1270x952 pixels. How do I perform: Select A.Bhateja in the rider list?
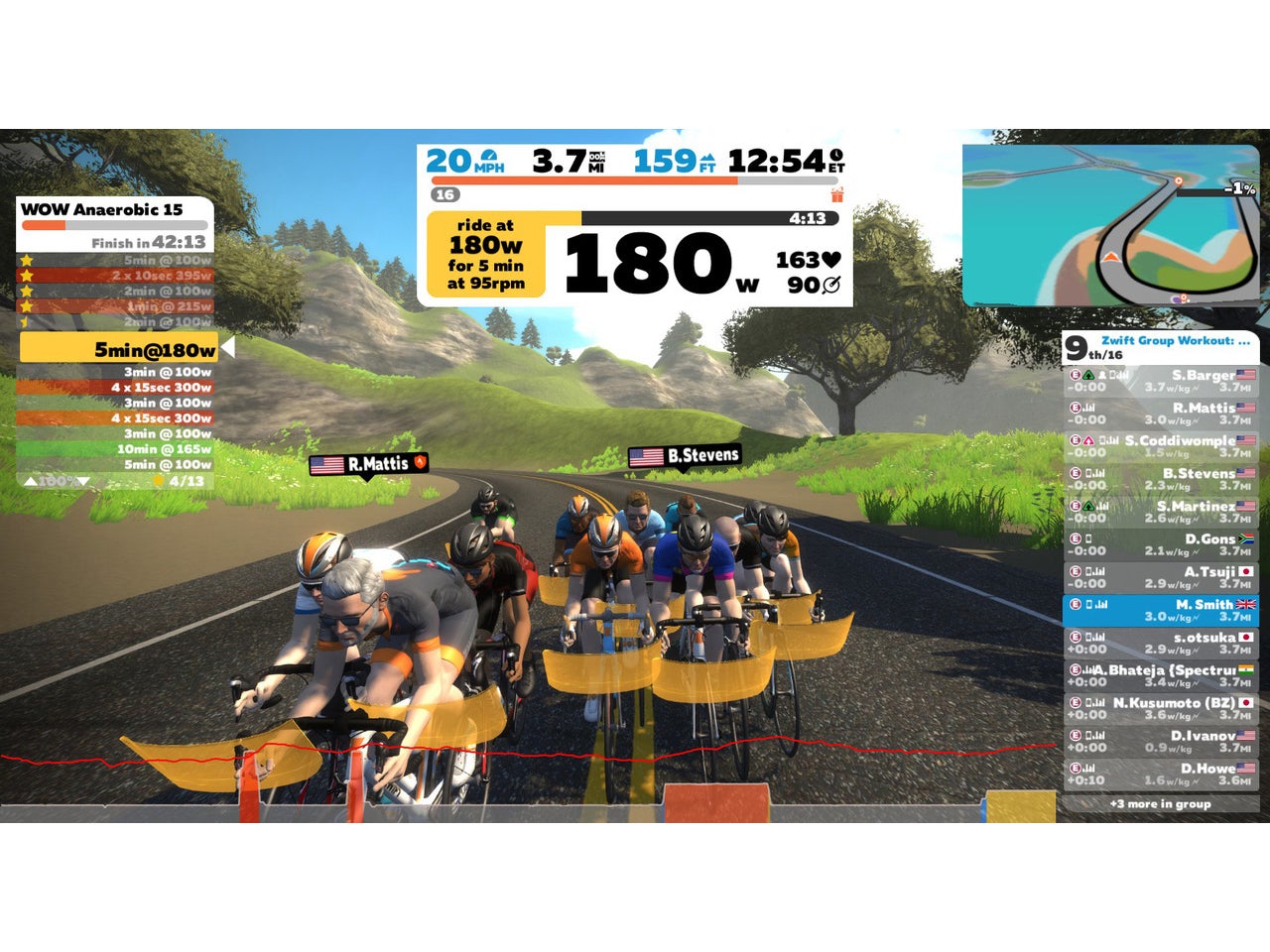[x=1160, y=675]
